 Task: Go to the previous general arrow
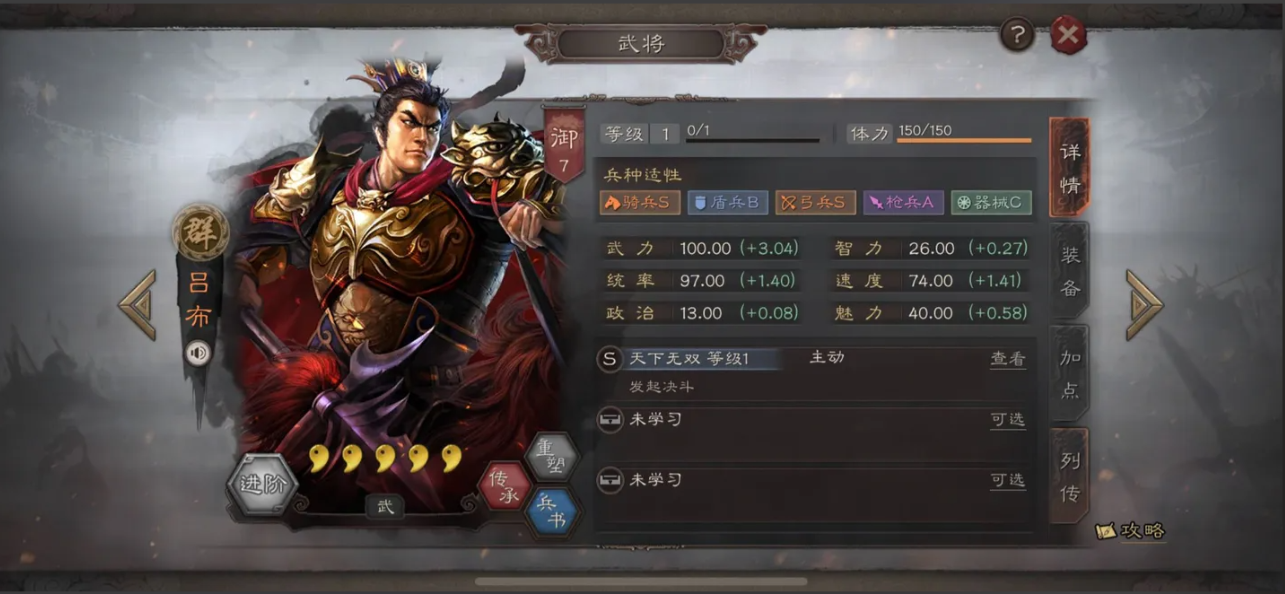pos(137,304)
